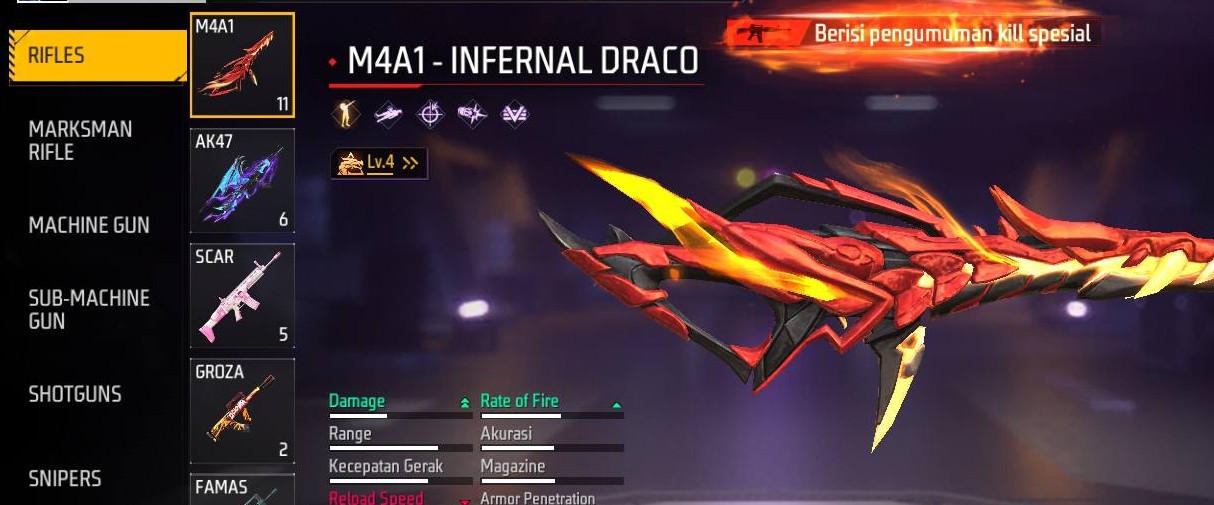Viewport: 1214px width, 505px height.
Task: Select the pink SCAR weapon tile
Action: [242, 295]
